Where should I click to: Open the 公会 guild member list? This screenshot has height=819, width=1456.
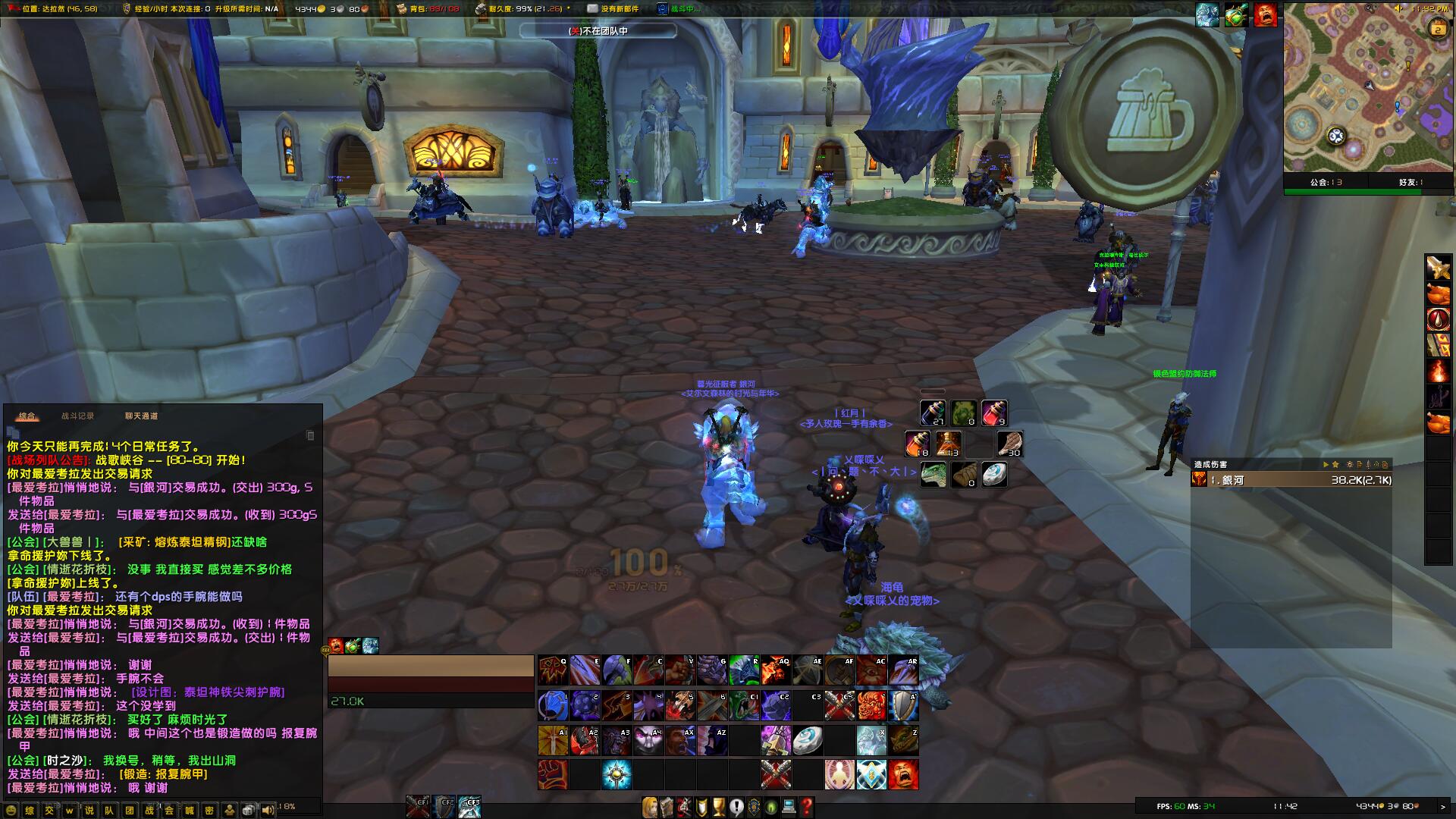[1326, 182]
